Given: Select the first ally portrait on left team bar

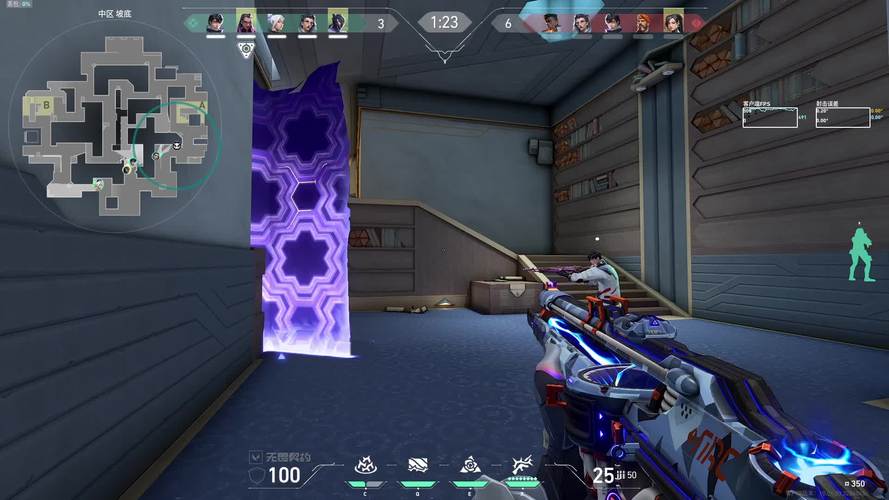Looking at the screenshot, I should 215,22.
